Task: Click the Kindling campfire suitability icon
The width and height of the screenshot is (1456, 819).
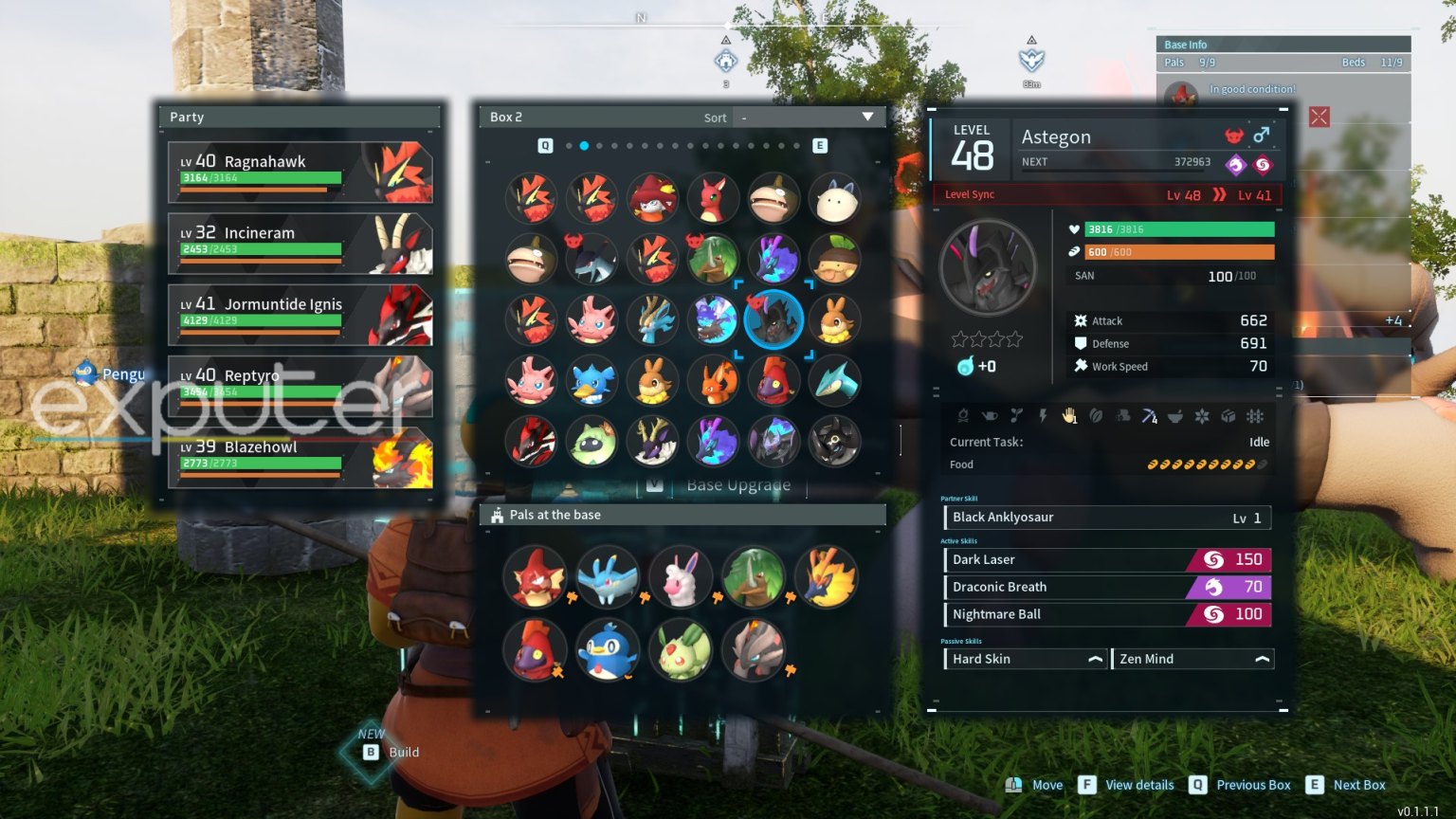Action: [x=963, y=416]
